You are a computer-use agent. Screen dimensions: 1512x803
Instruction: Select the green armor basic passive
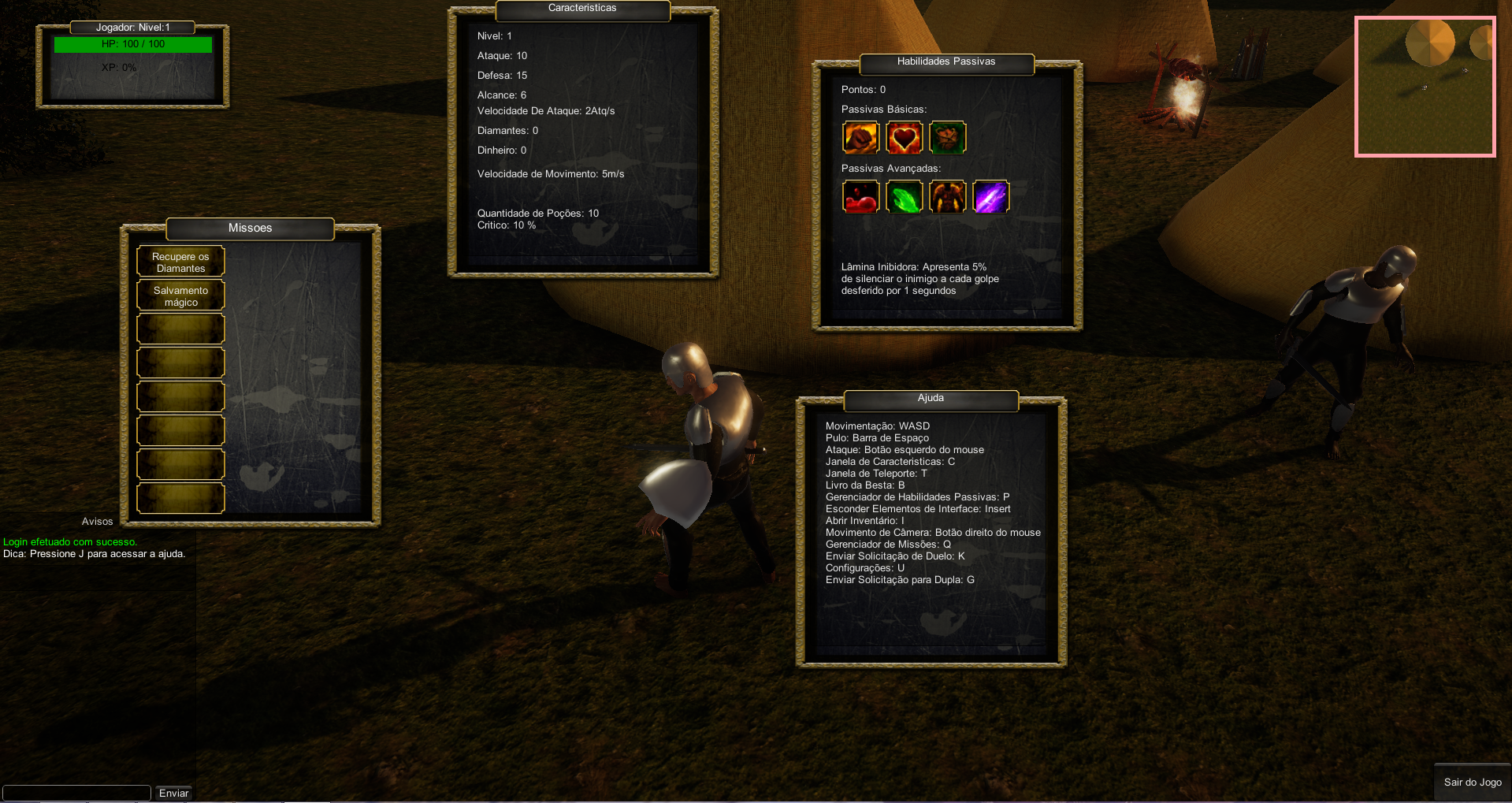pyautogui.click(x=947, y=137)
